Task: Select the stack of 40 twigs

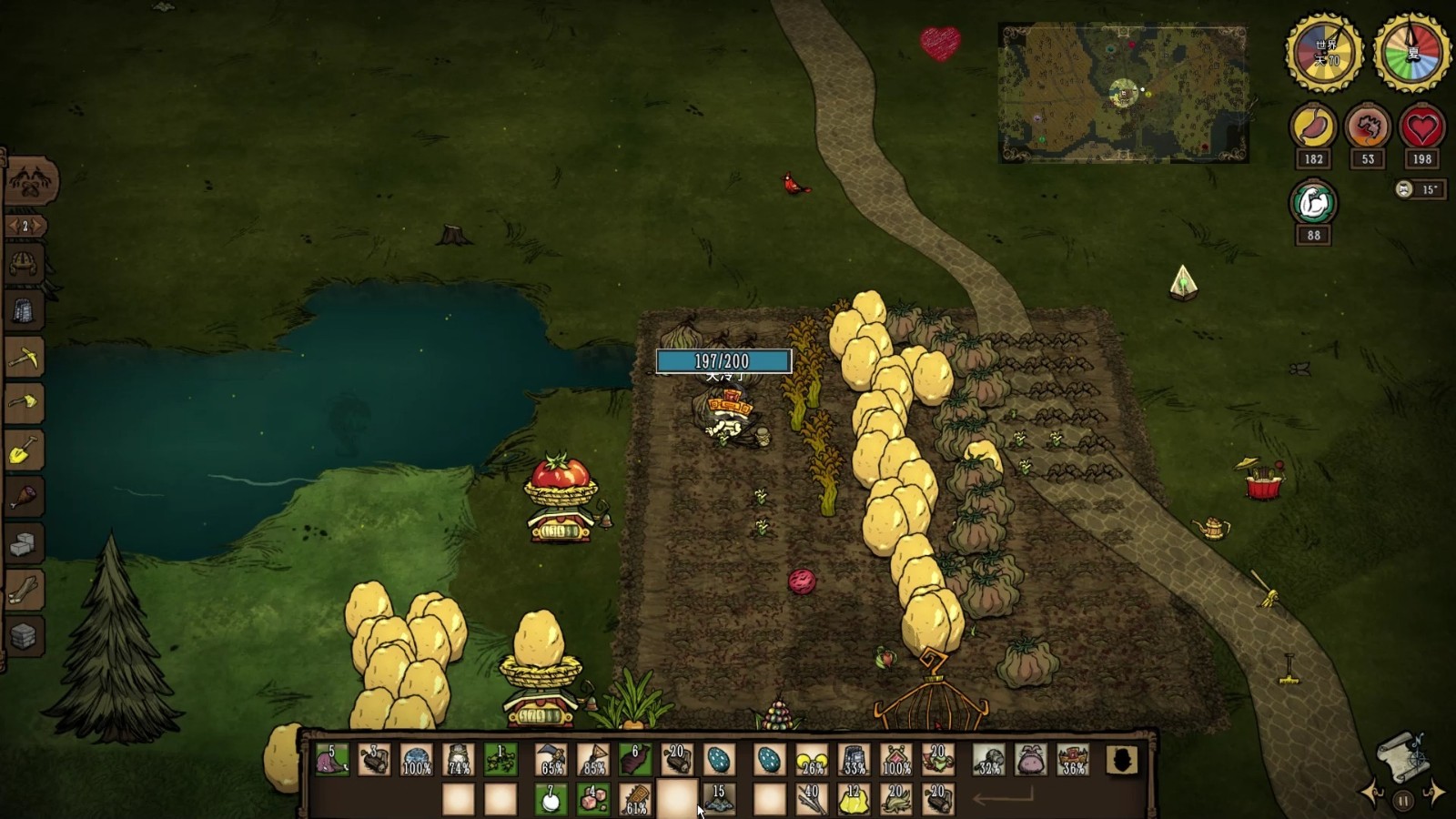Action: (x=810, y=799)
